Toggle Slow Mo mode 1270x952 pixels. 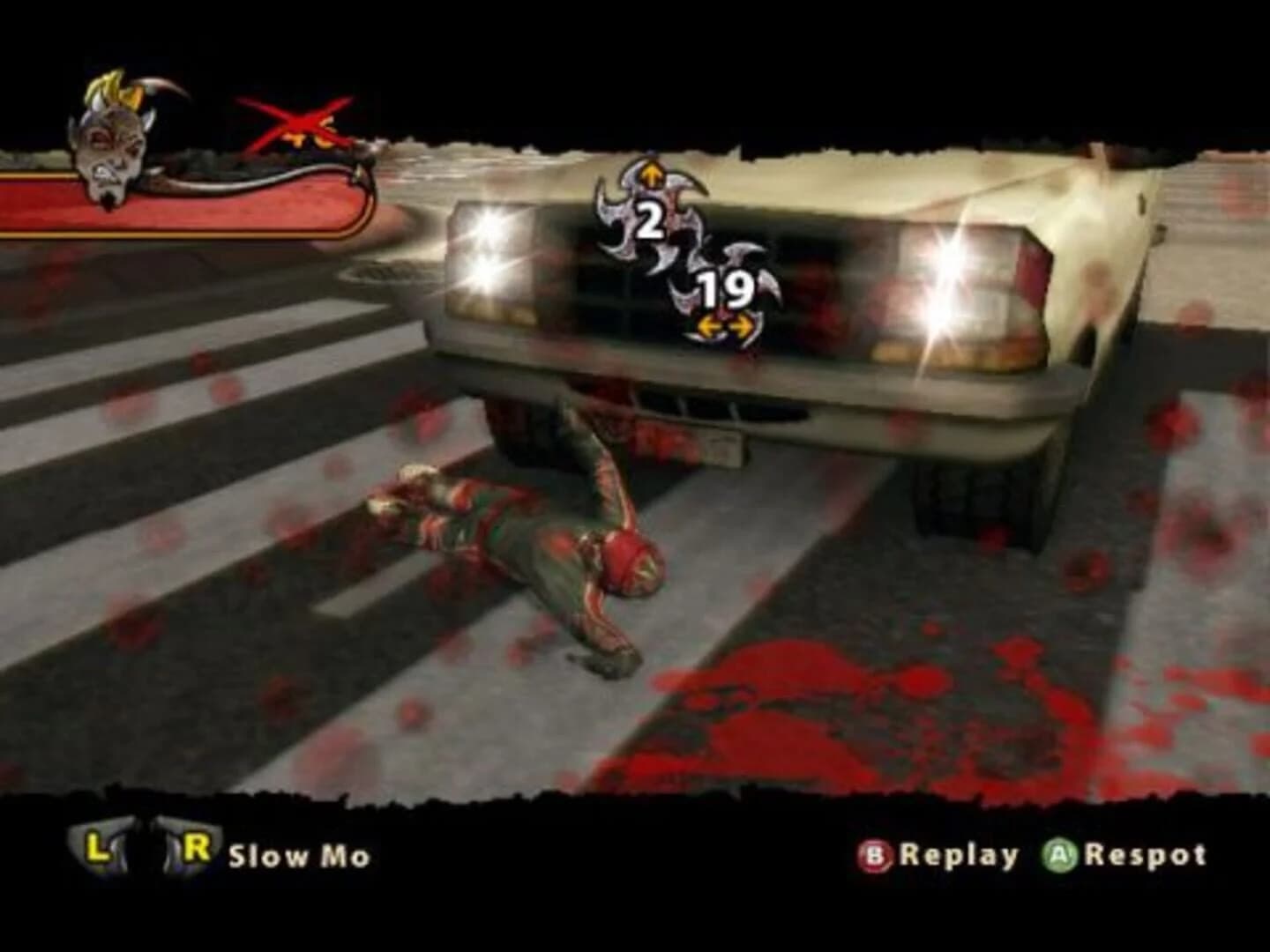coord(298,853)
